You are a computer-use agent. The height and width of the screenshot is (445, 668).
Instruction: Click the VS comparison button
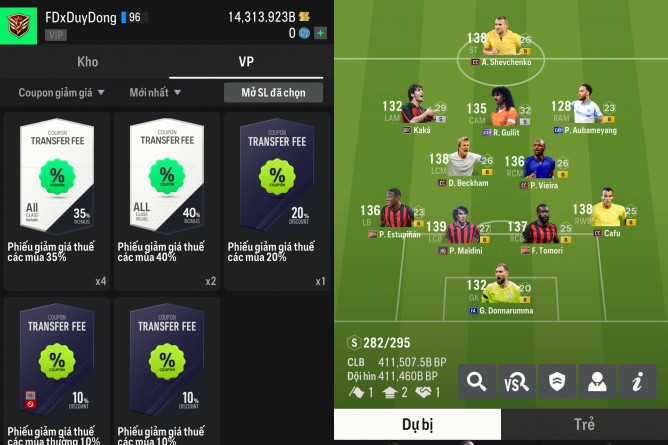tap(518, 382)
